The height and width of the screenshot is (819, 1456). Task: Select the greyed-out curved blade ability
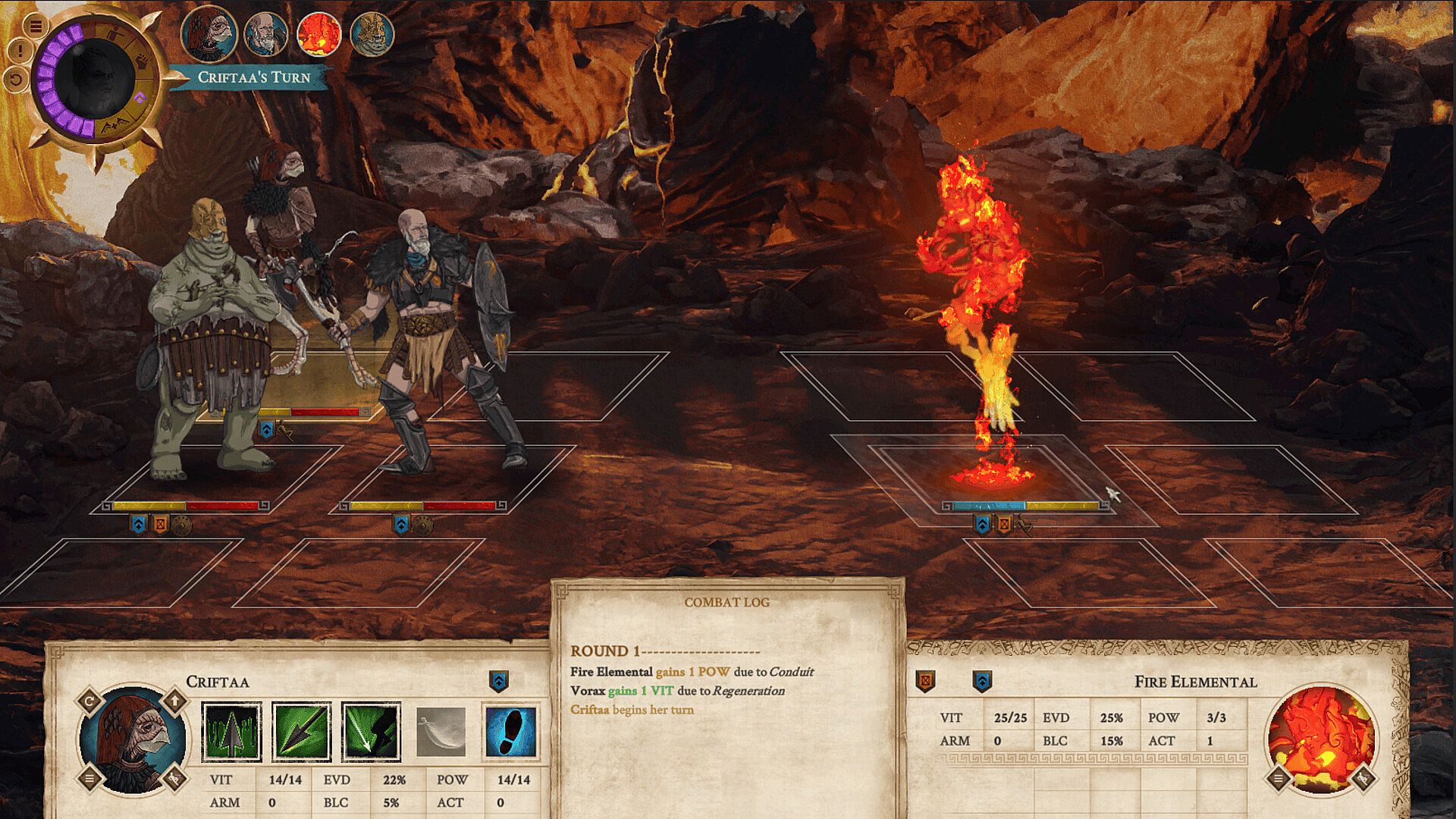441,732
